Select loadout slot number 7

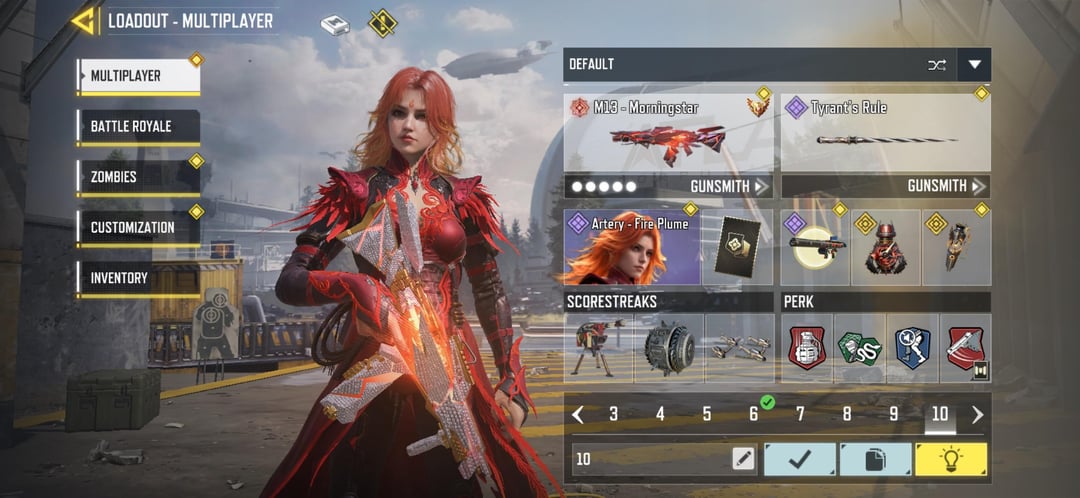[x=800, y=414]
